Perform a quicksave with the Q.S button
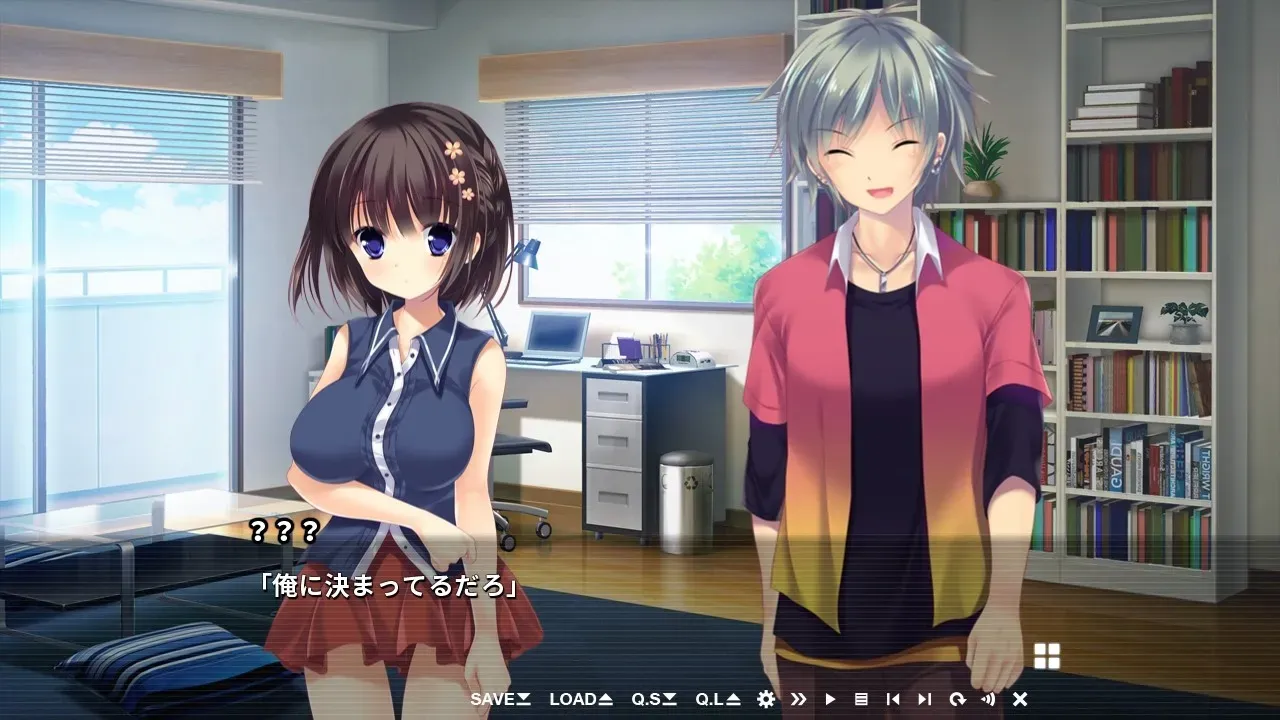 coord(650,700)
